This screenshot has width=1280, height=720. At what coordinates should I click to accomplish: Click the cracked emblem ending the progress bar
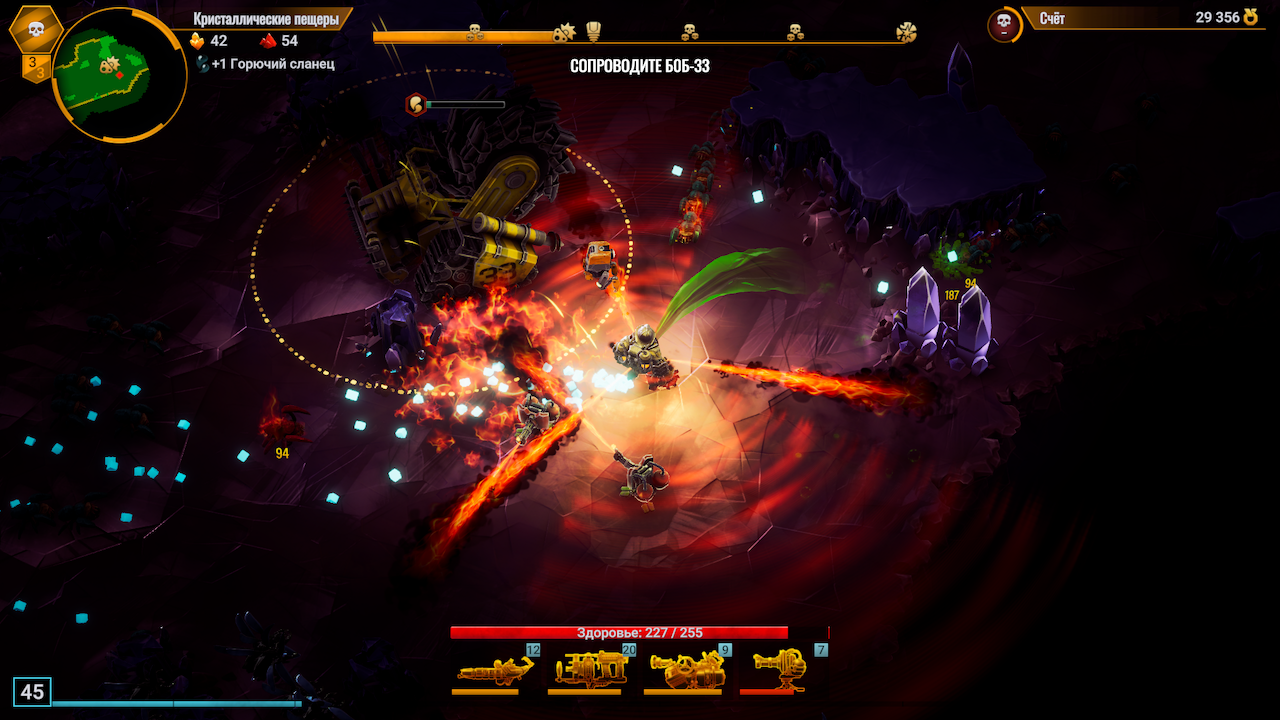(x=906, y=32)
